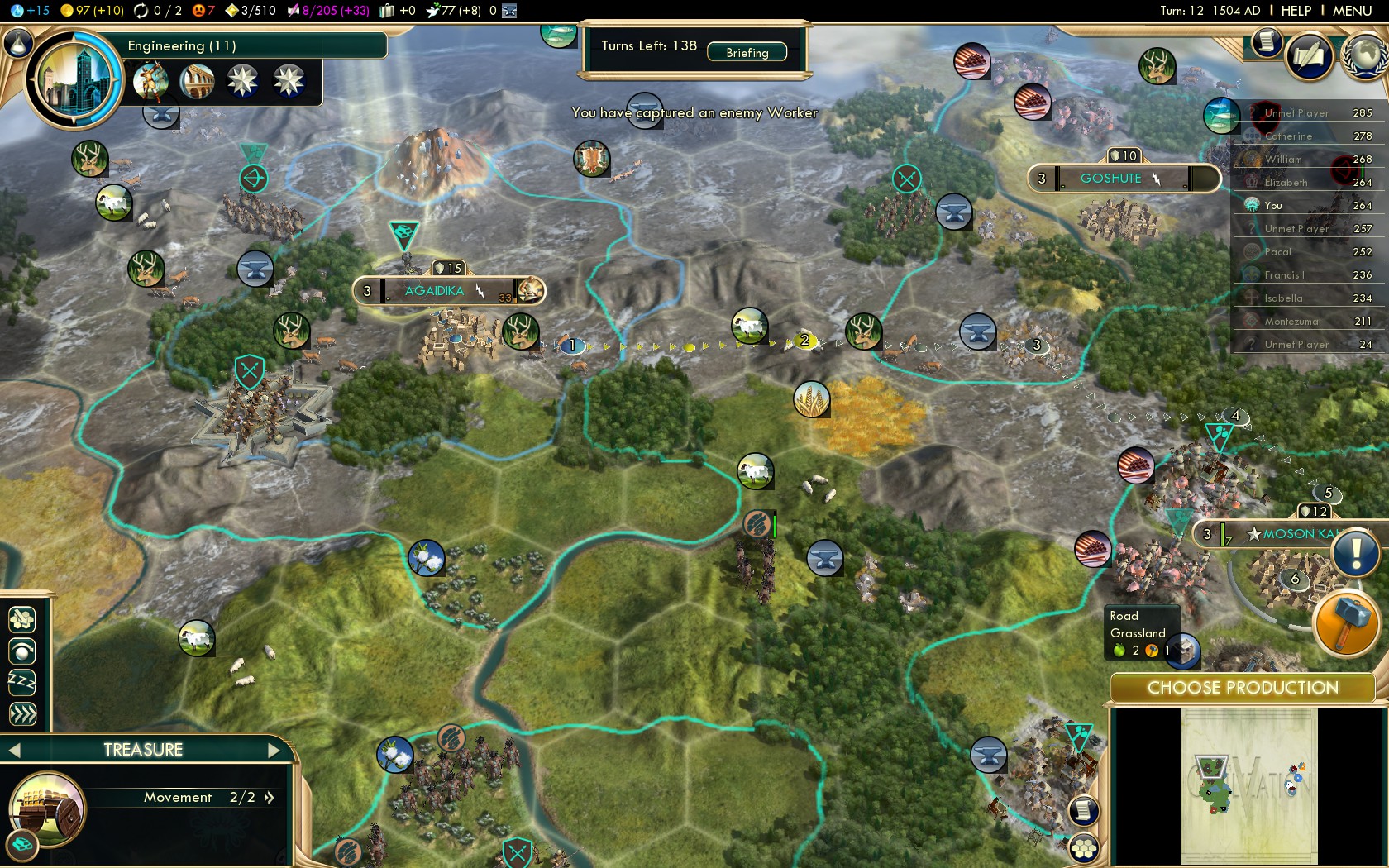The width and height of the screenshot is (1389, 868).
Task: Open social policies quill icon
Action: click(1309, 56)
